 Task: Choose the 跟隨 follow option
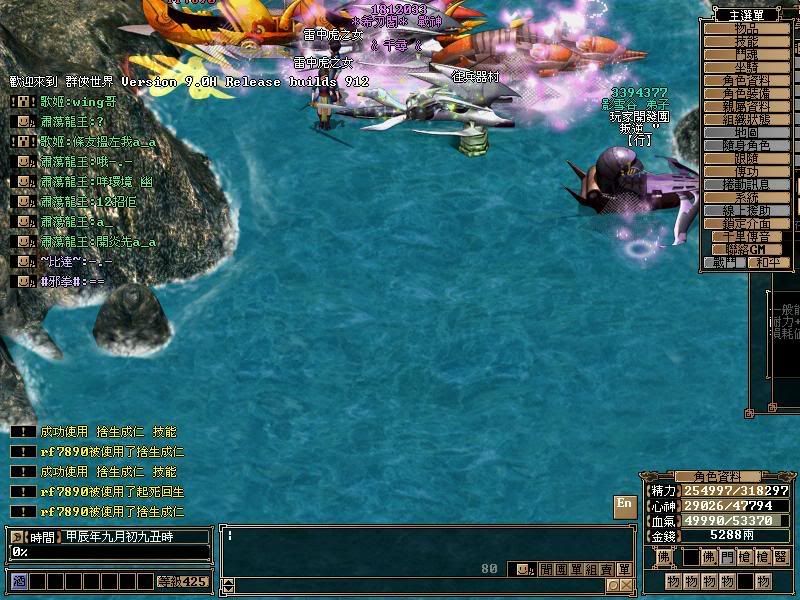pyautogui.click(x=746, y=159)
